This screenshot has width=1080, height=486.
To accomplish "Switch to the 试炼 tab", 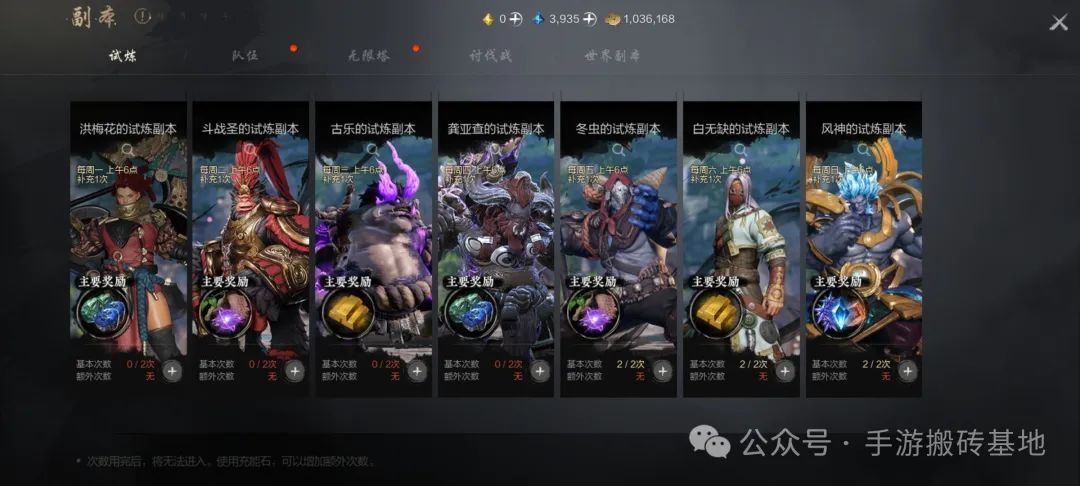I will tap(123, 56).
